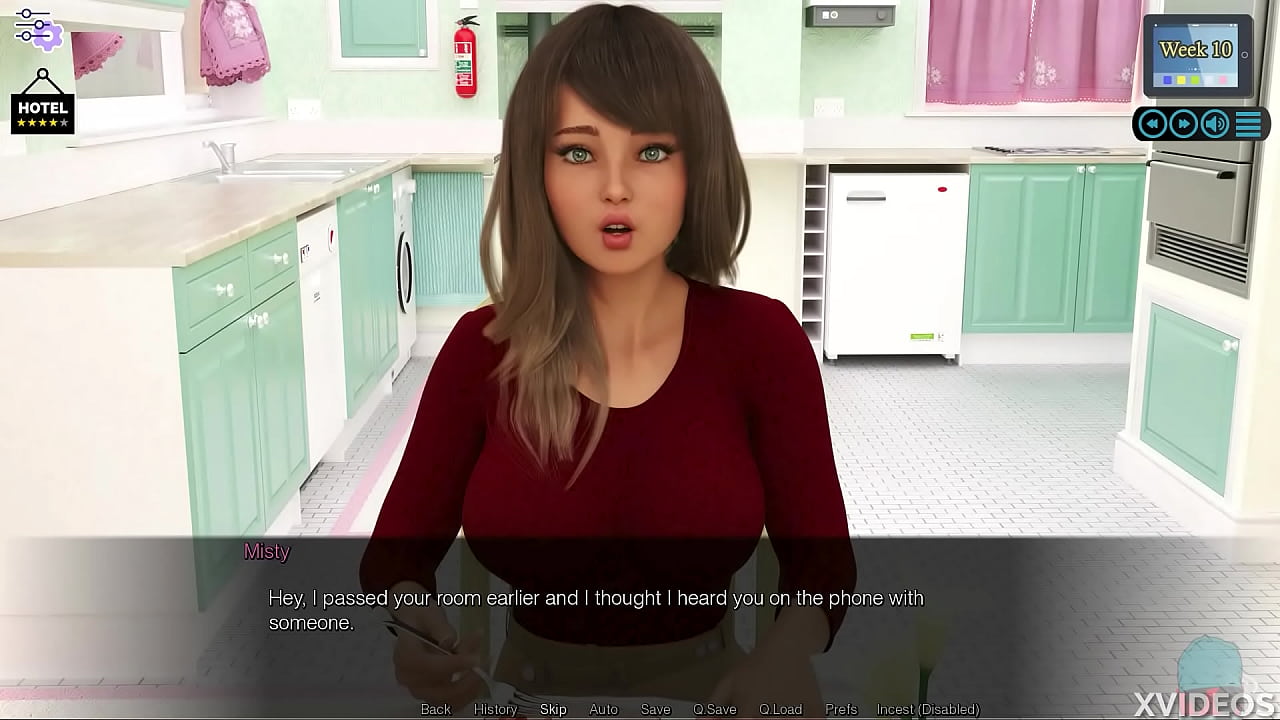
Task: Click the Q.Save quick save button
Action: point(714,709)
